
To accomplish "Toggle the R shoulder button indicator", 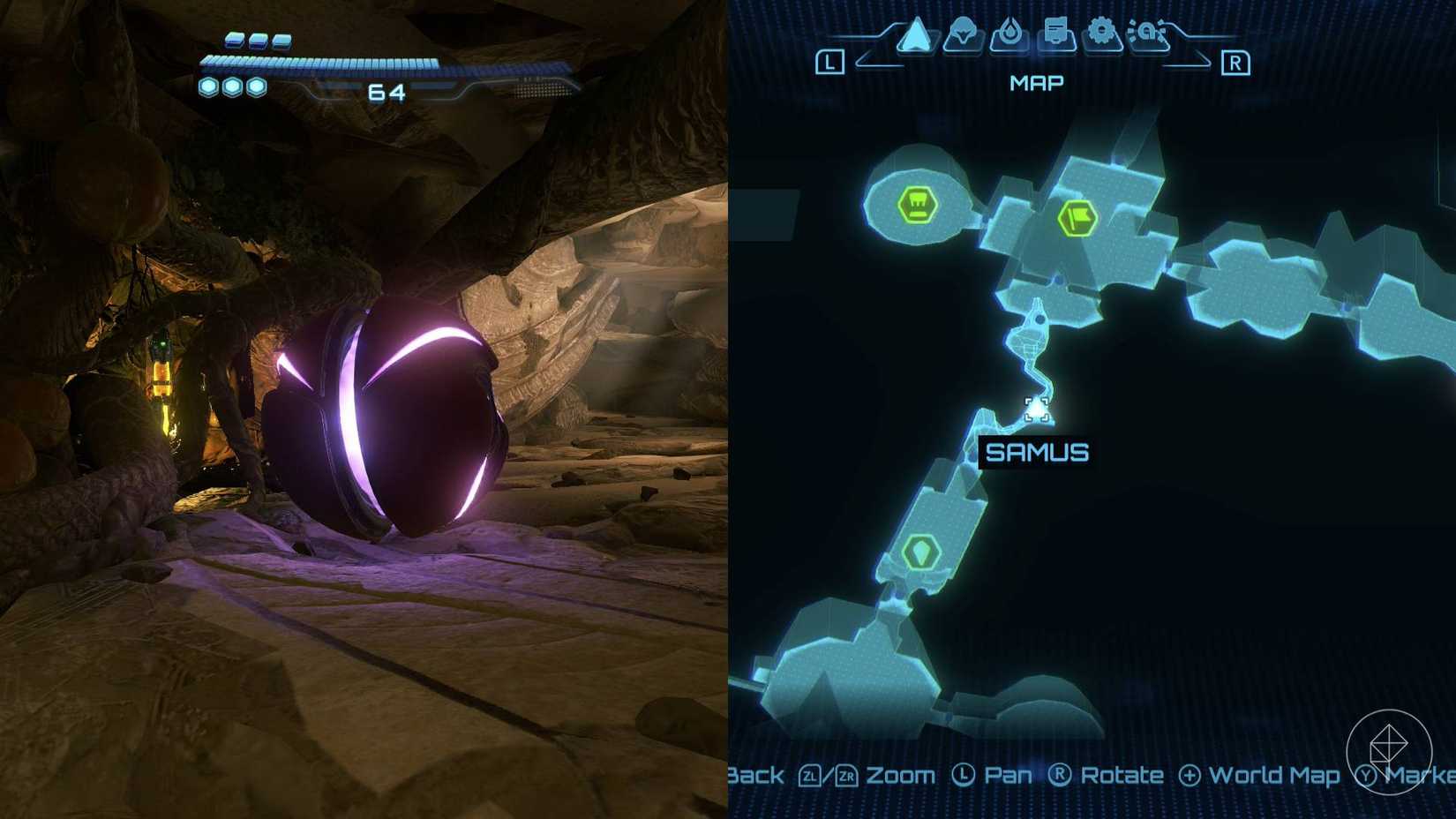I will pos(1235,60).
